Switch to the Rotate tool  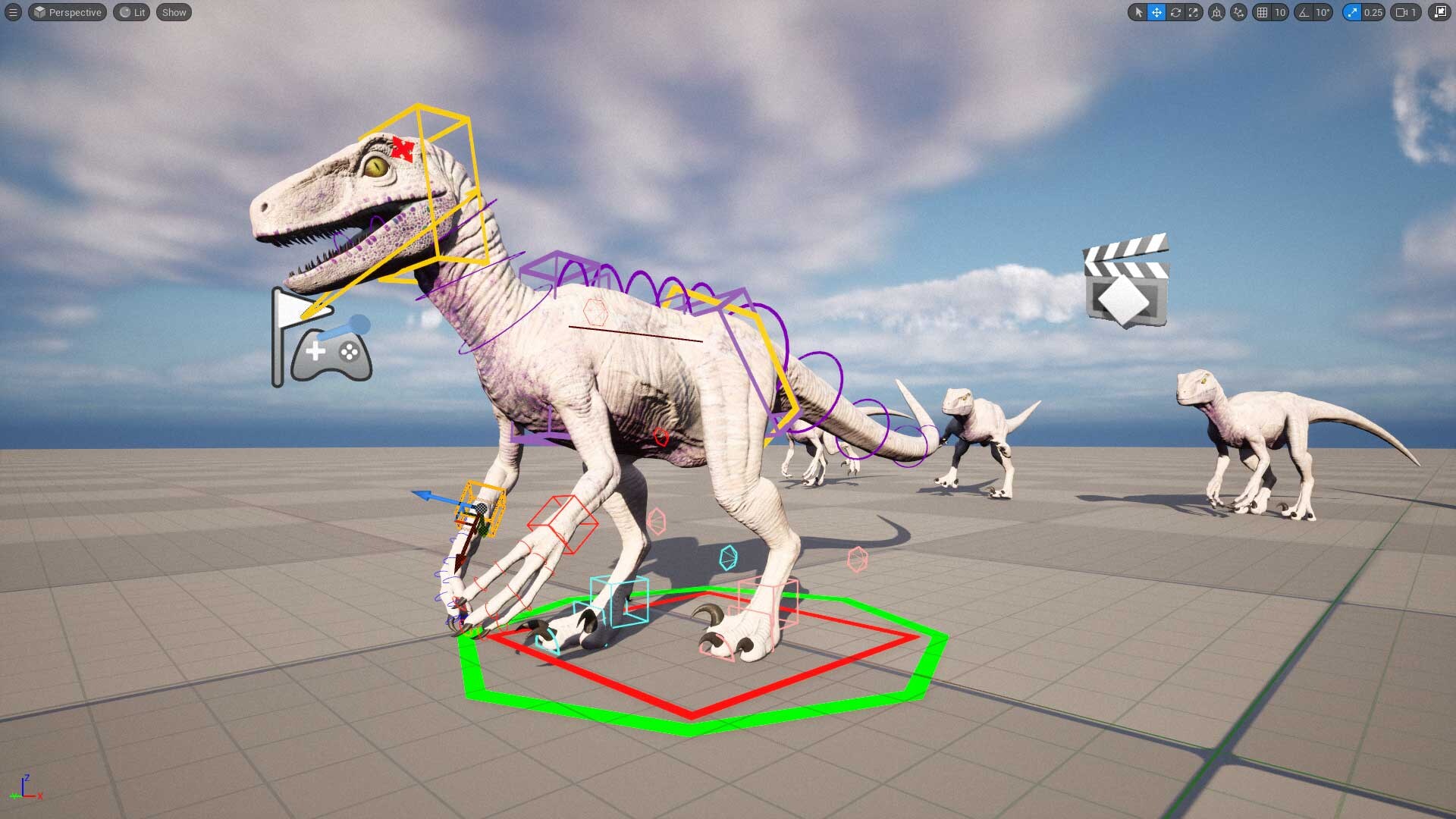pyautogui.click(x=1175, y=12)
